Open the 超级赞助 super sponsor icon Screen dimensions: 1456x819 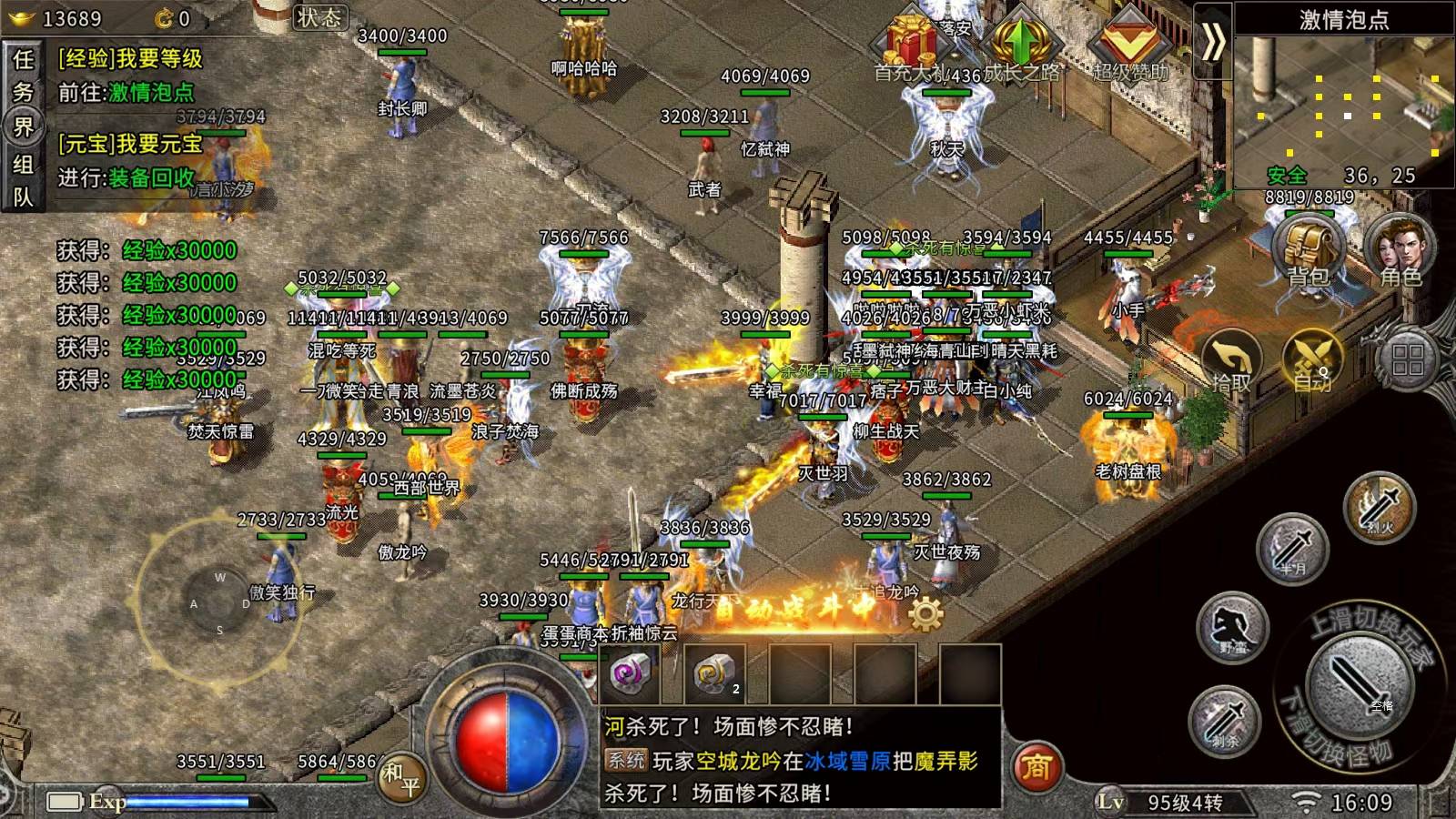[x=1130, y=47]
